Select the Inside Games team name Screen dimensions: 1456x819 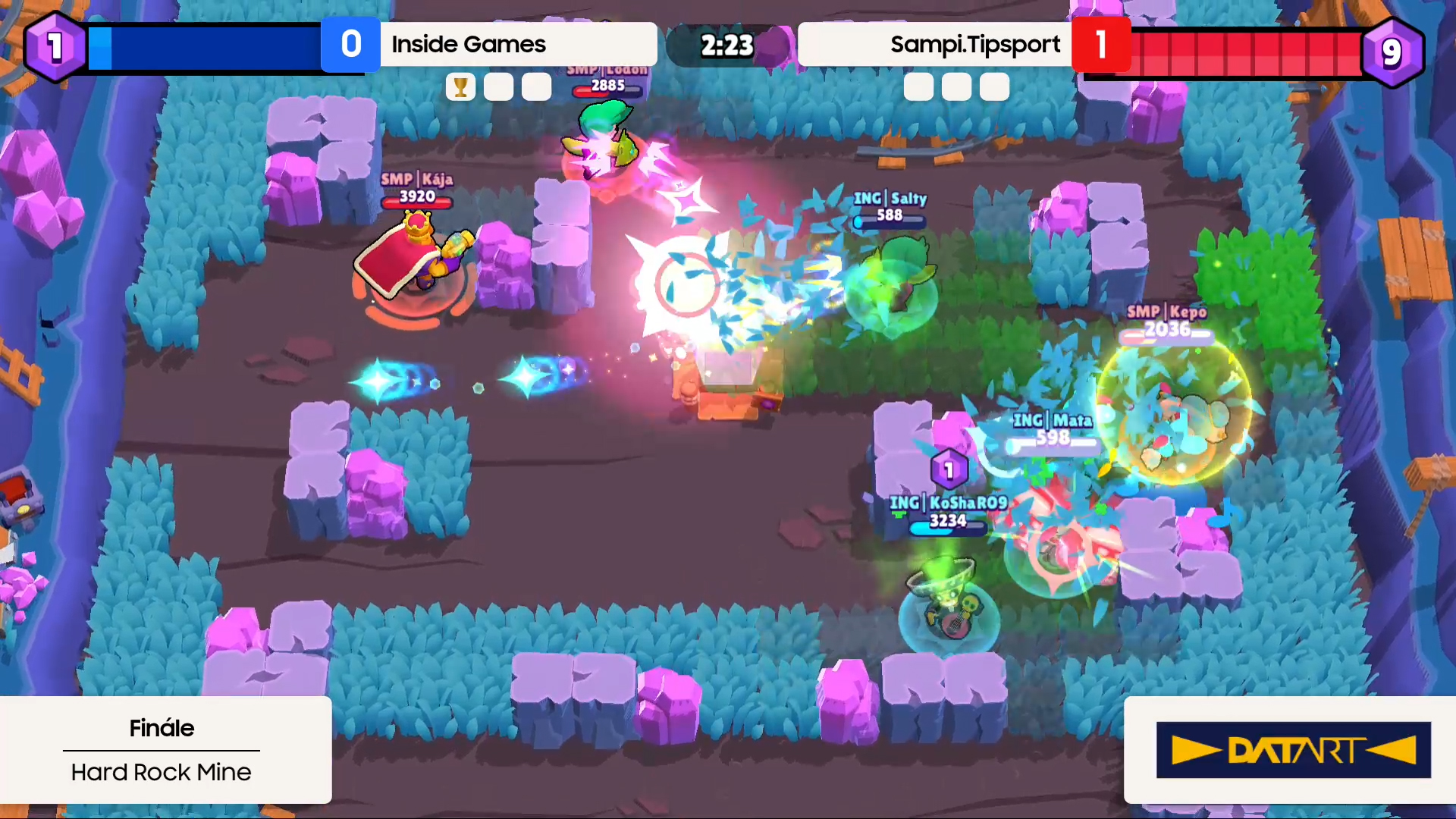[468, 44]
